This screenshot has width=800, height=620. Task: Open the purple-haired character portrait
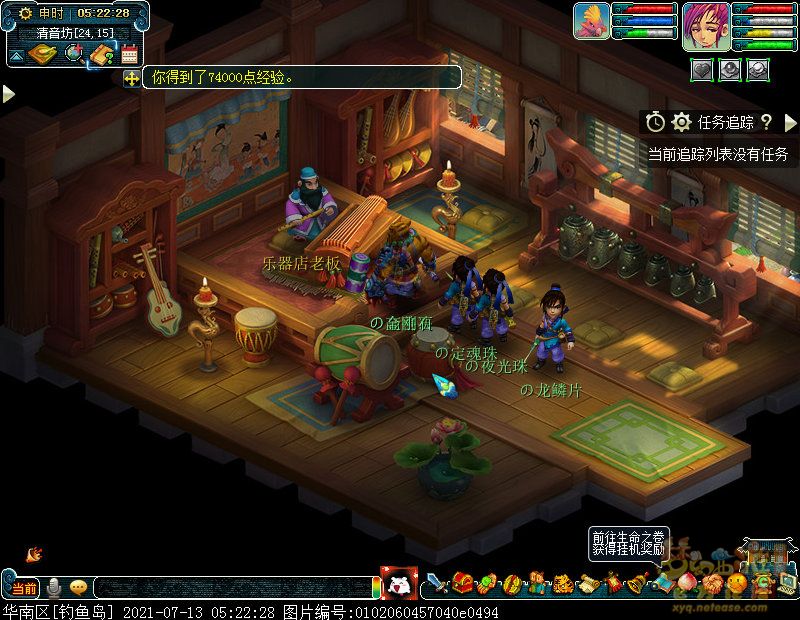(x=704, y=25)
